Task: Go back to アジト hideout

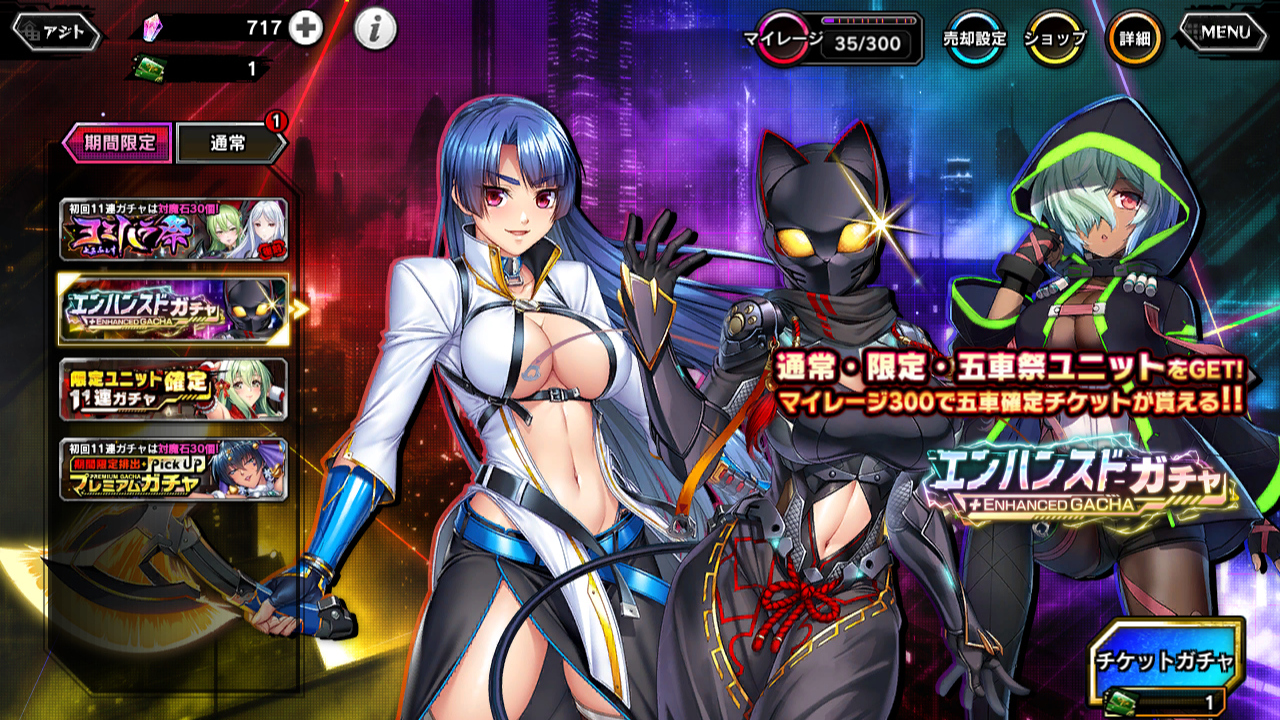Action: coord(56,32)
